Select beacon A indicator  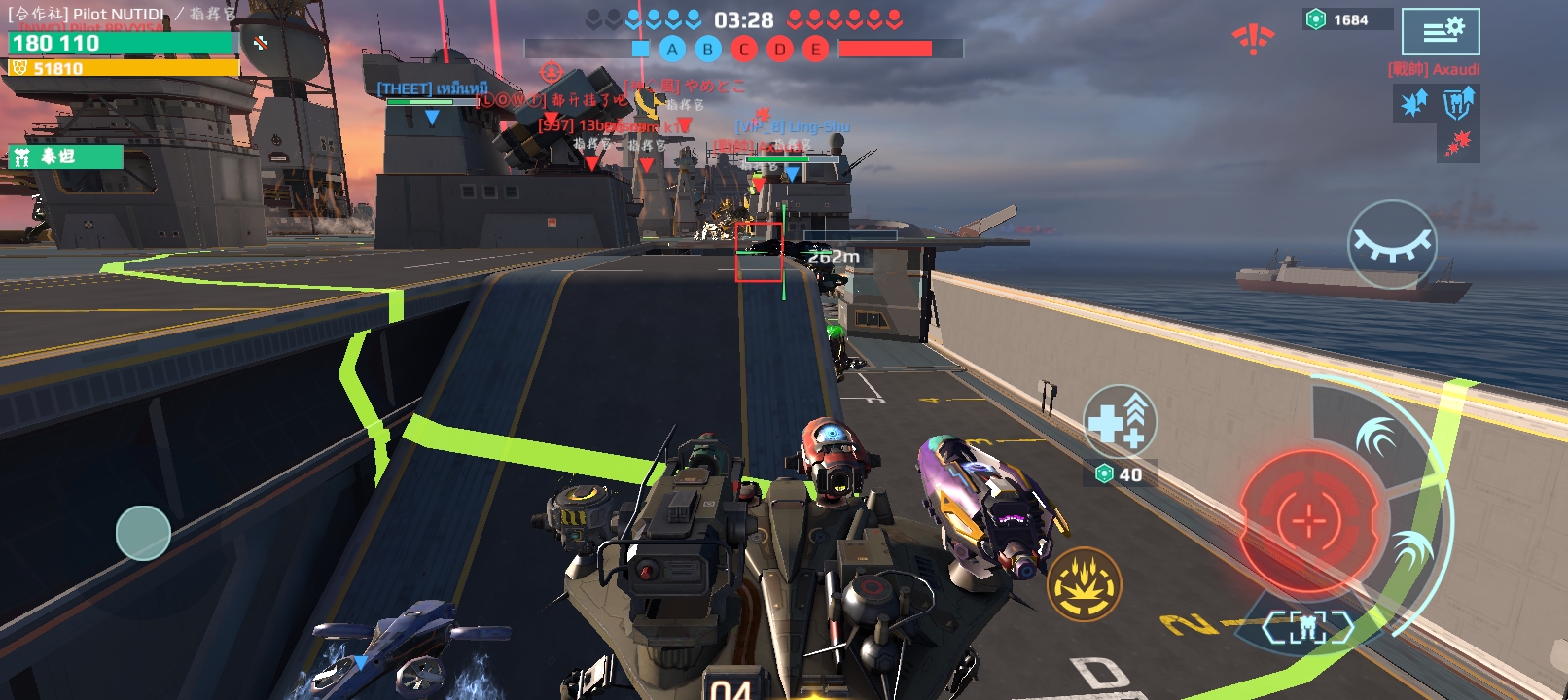672,50
